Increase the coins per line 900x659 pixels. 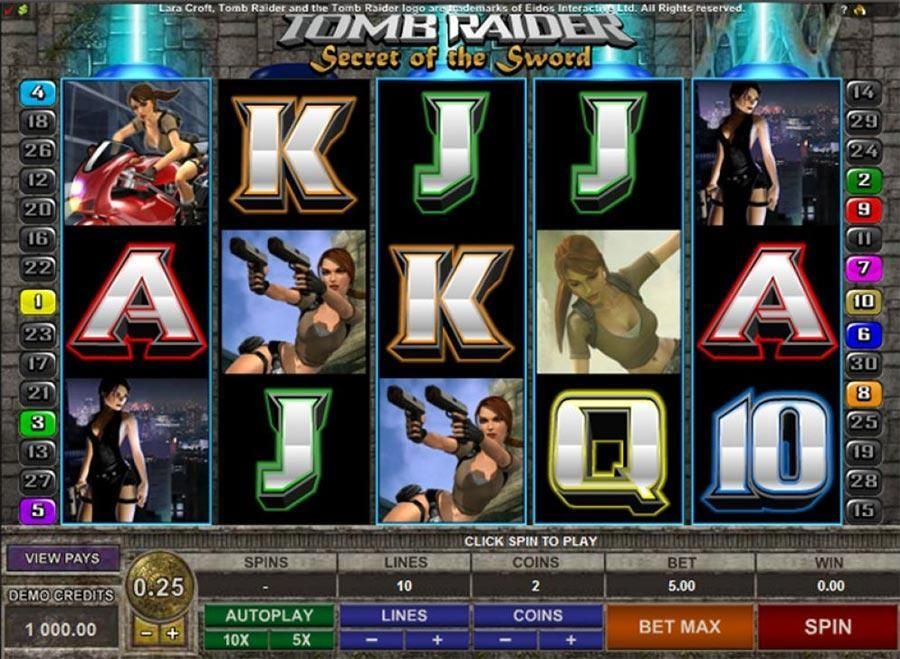tap(570, 639)
